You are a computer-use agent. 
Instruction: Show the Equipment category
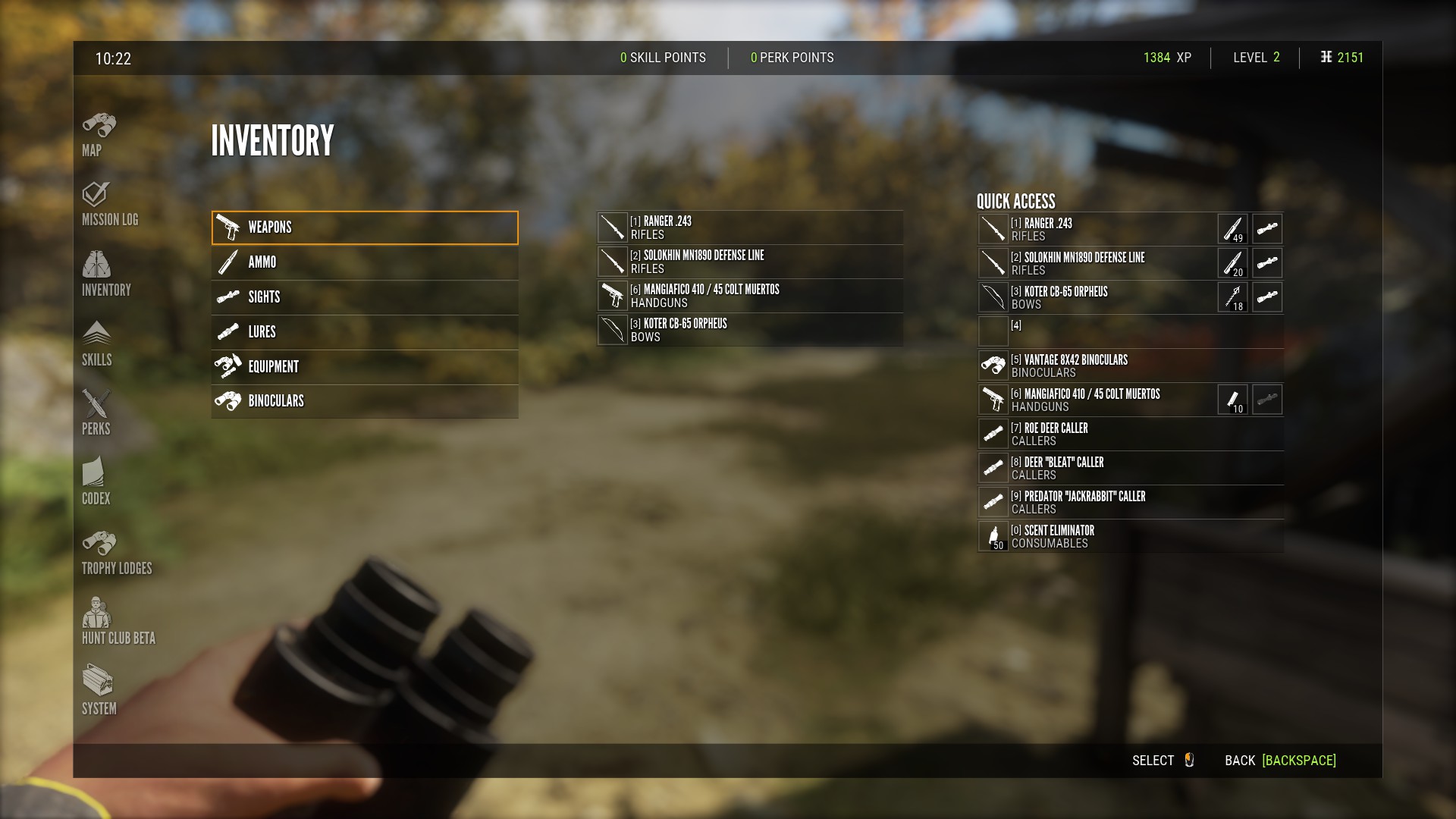coord(365,367)
